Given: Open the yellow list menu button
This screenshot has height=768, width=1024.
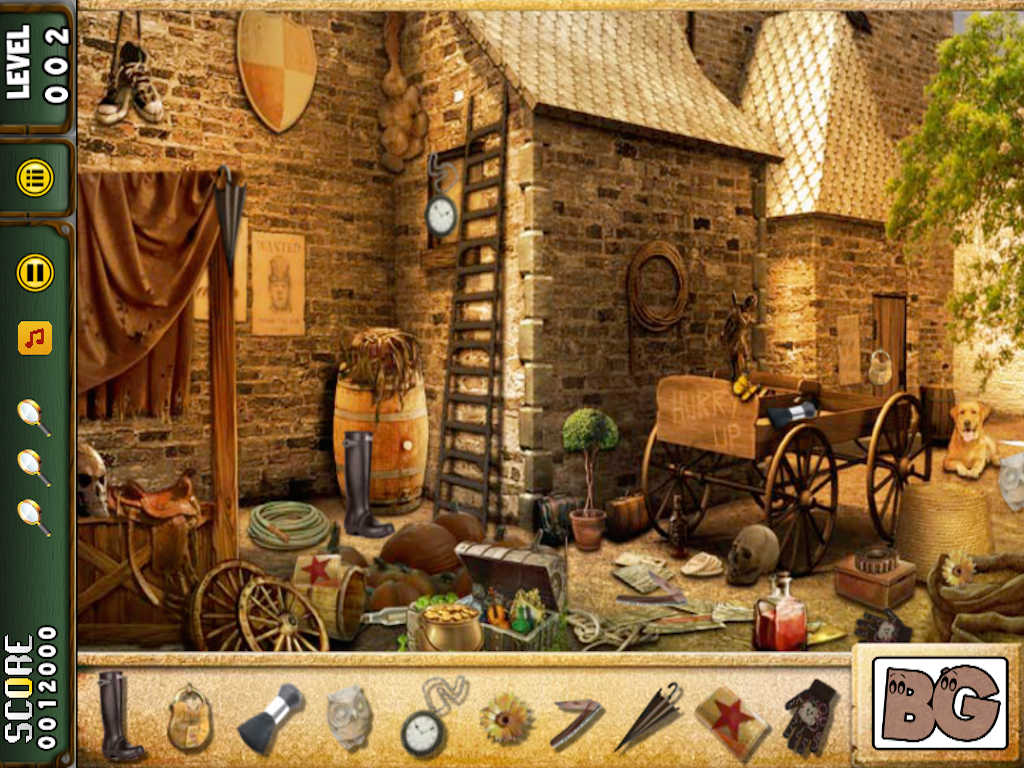Looking at the screenshot, I should pos(35,179).
